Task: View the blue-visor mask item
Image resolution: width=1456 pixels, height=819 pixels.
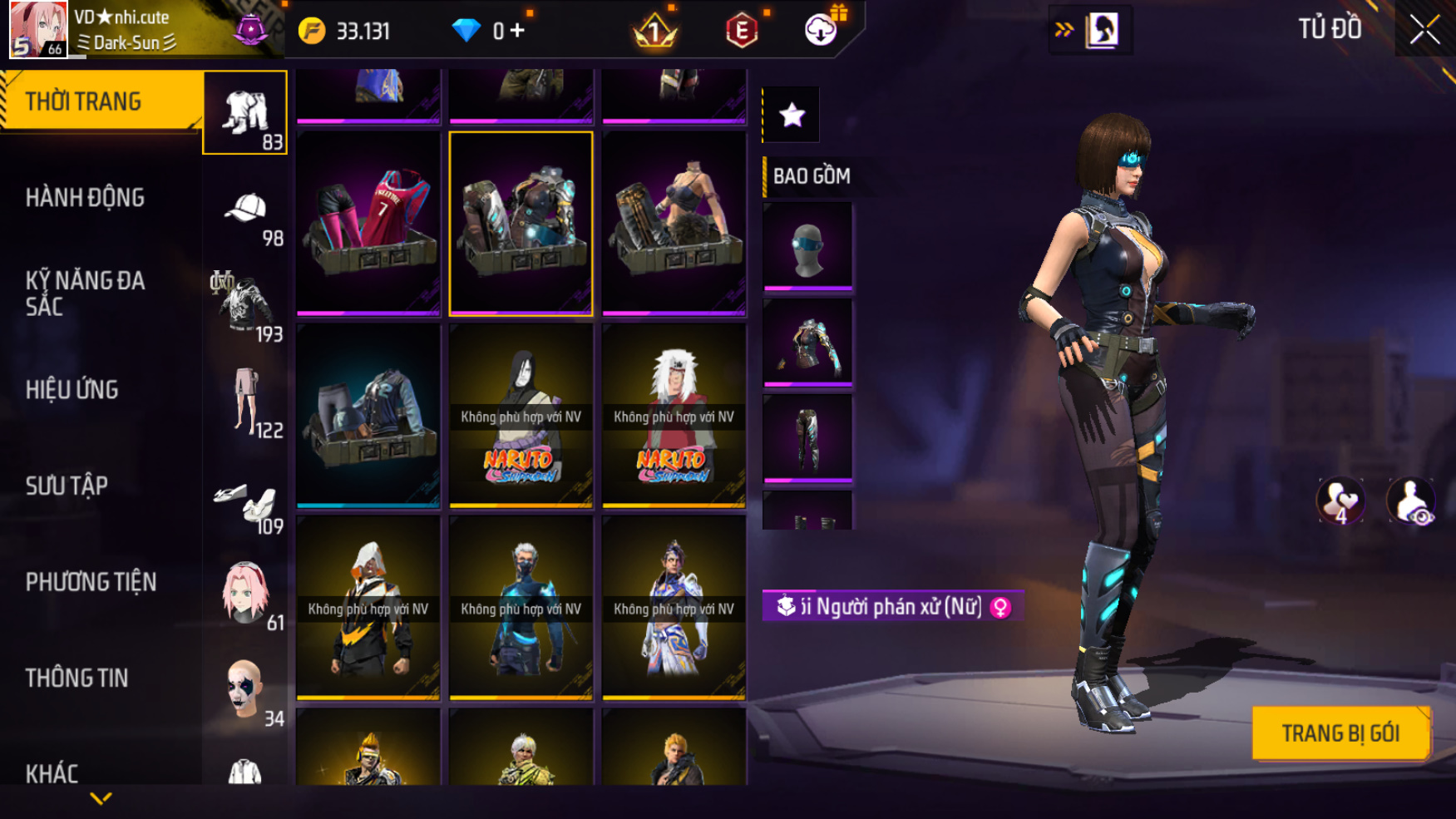Action: click(807, 246)
